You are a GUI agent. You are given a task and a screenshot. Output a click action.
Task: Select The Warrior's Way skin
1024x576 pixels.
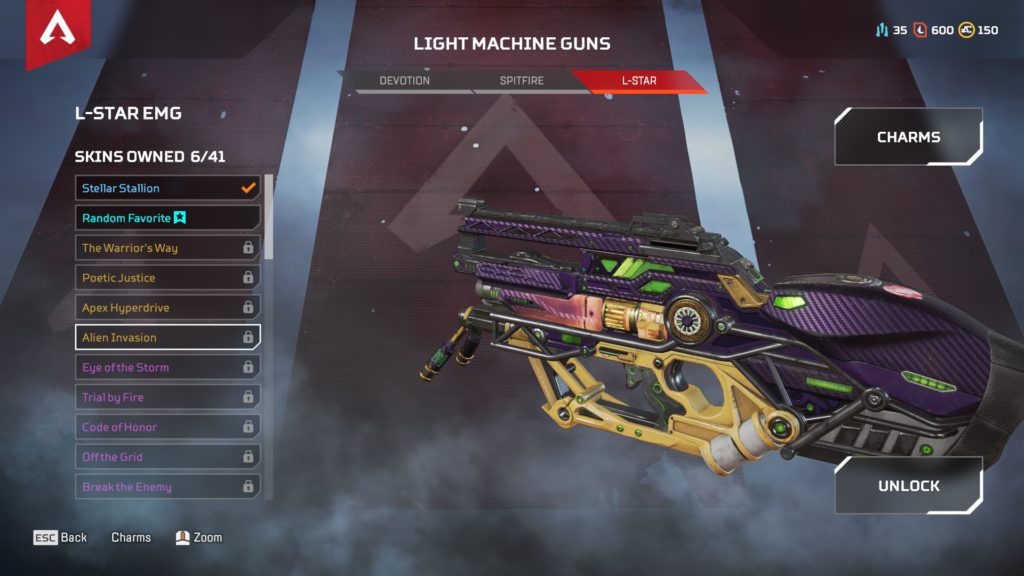click(x=167, y=248)
